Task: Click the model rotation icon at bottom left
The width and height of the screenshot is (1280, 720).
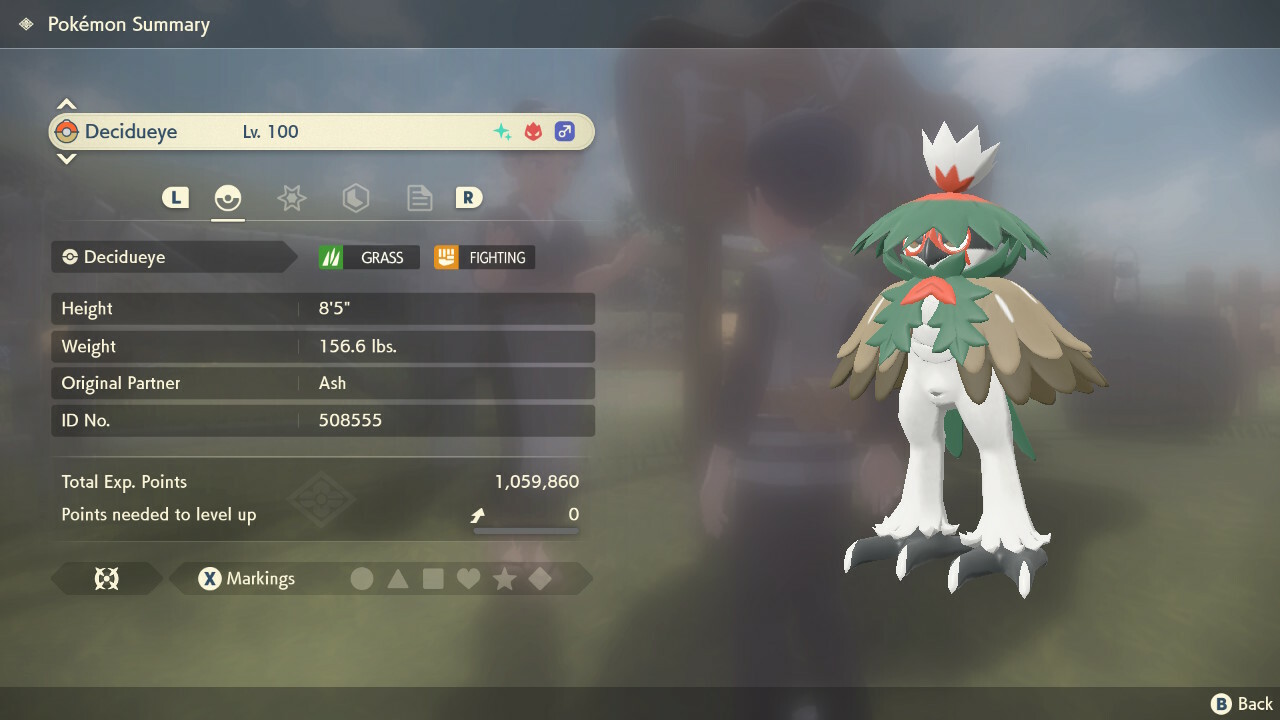Action: 105,578
